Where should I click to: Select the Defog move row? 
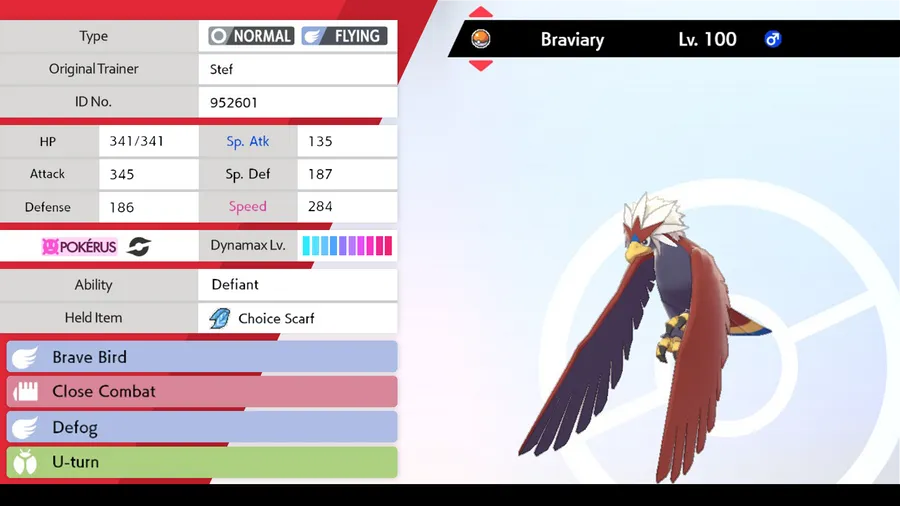coord(201,427)
